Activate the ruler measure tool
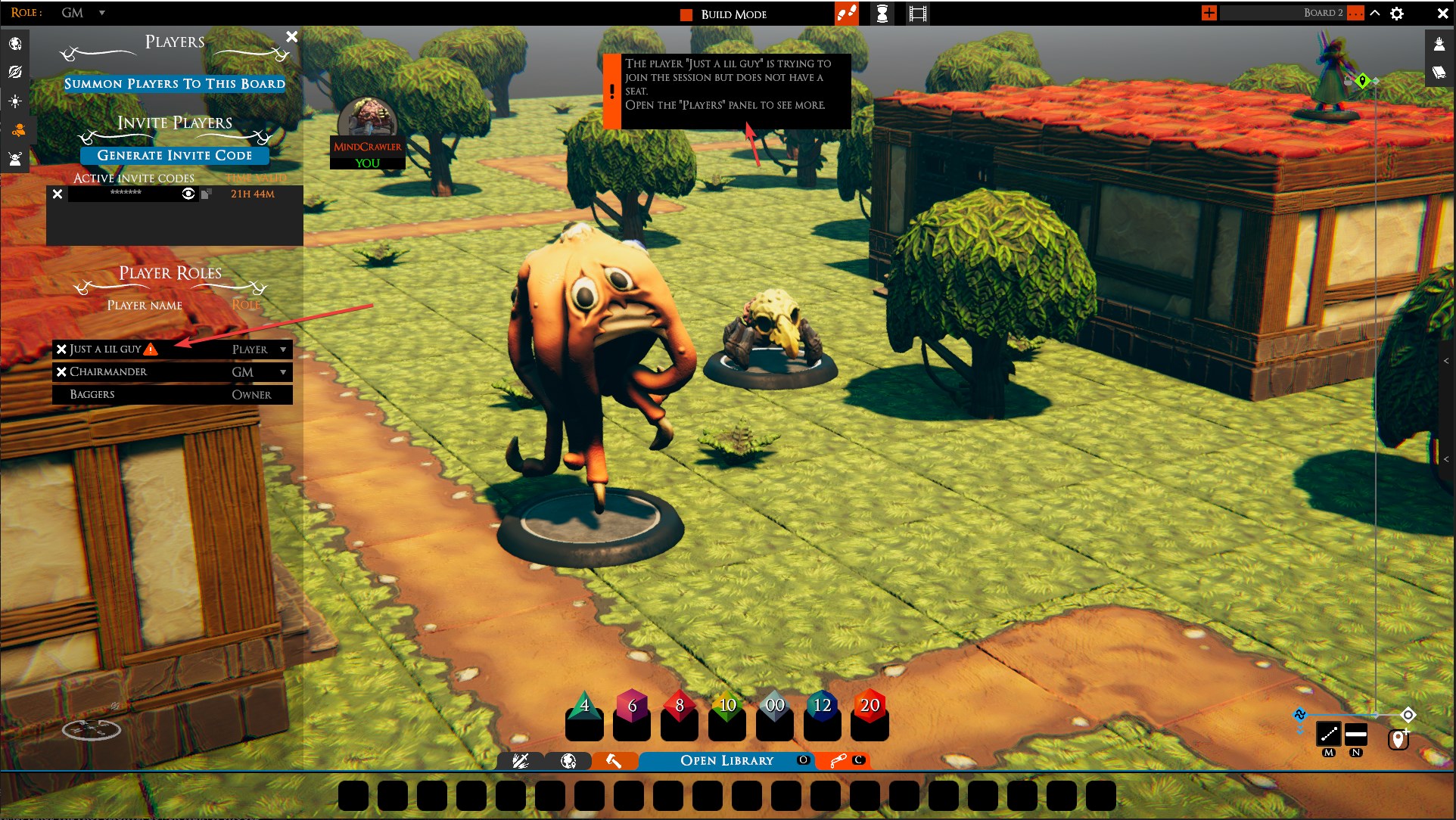Screen dimensions: 1456x820 1329,734
